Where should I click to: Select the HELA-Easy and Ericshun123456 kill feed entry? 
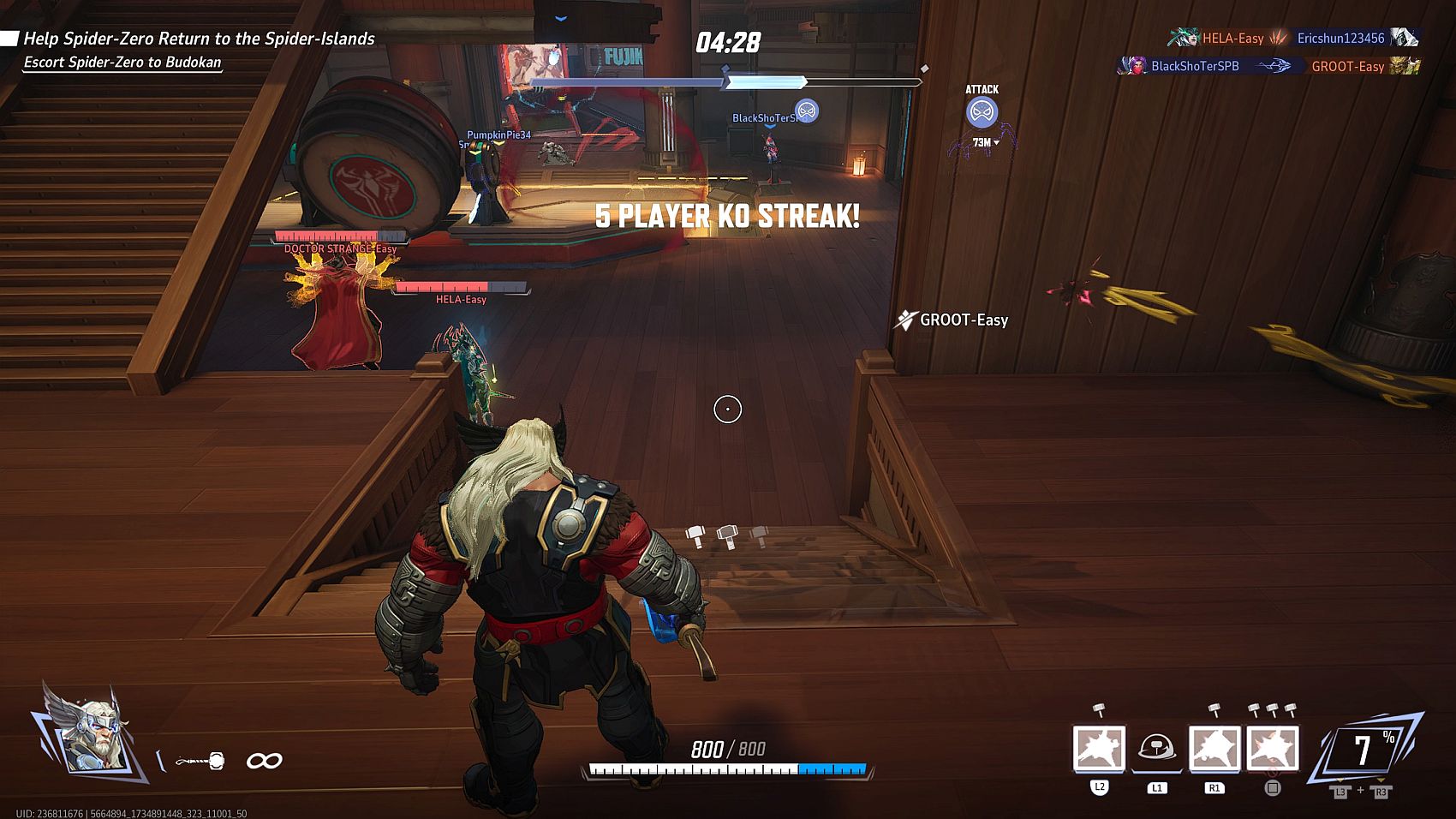coord(1292,38)
